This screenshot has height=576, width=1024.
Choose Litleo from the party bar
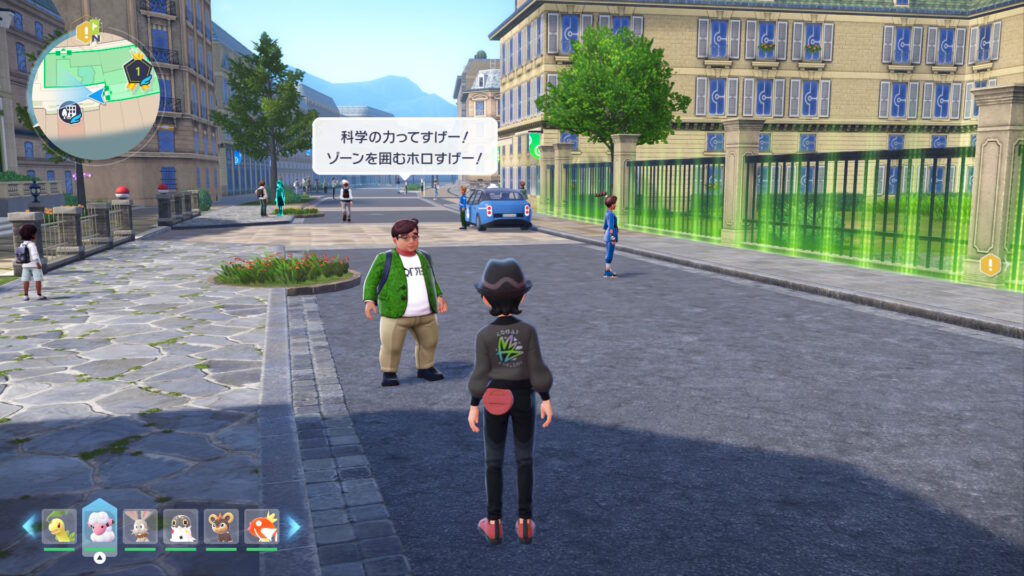pyautogui.click(x=221, y=526)
